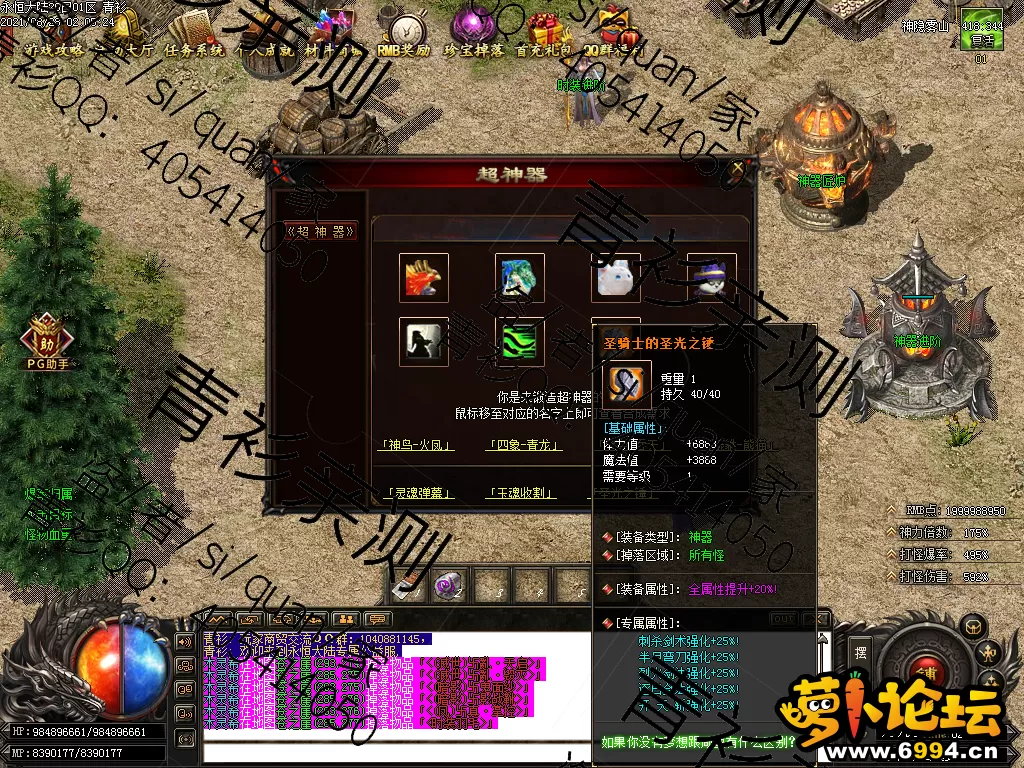This screenshot has height=768, width=1024.
Task: Open the 首充礼包 gift box
Action: [544, 36]
